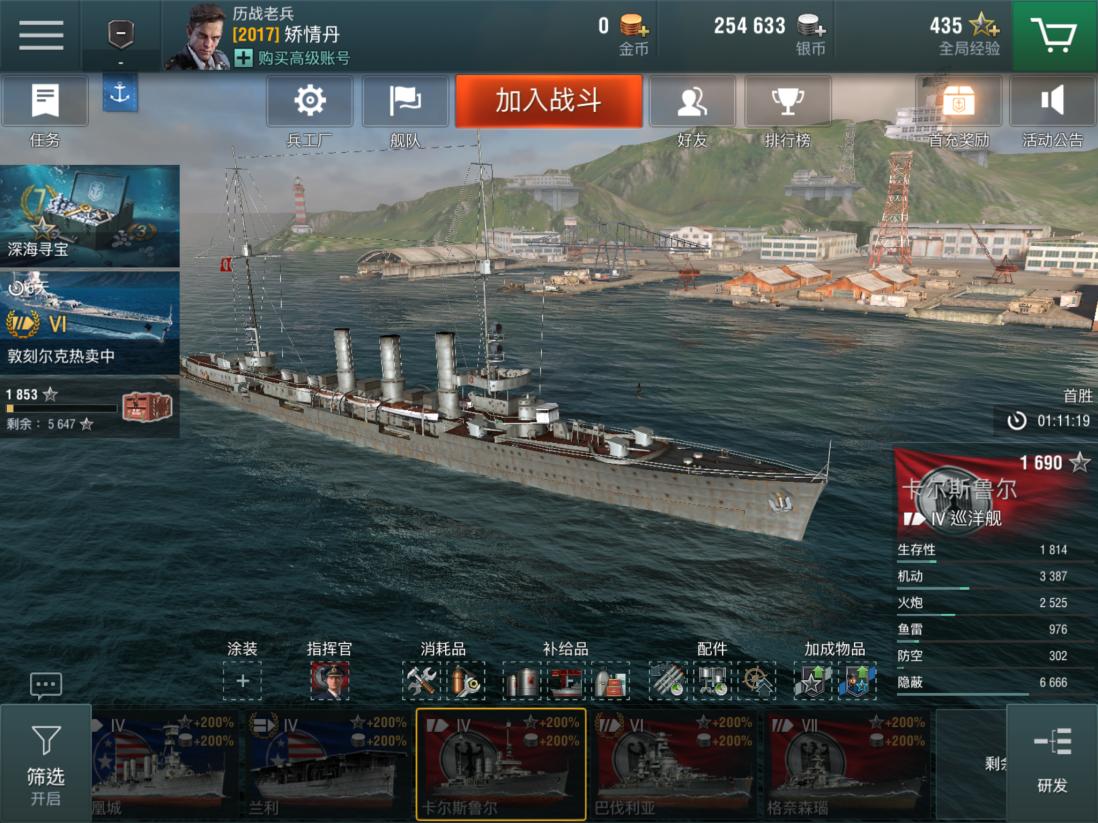The image size is (1098, 823).
Task: Claim the 首充奖励 first-recharge reward
Action: coord(958,108)
